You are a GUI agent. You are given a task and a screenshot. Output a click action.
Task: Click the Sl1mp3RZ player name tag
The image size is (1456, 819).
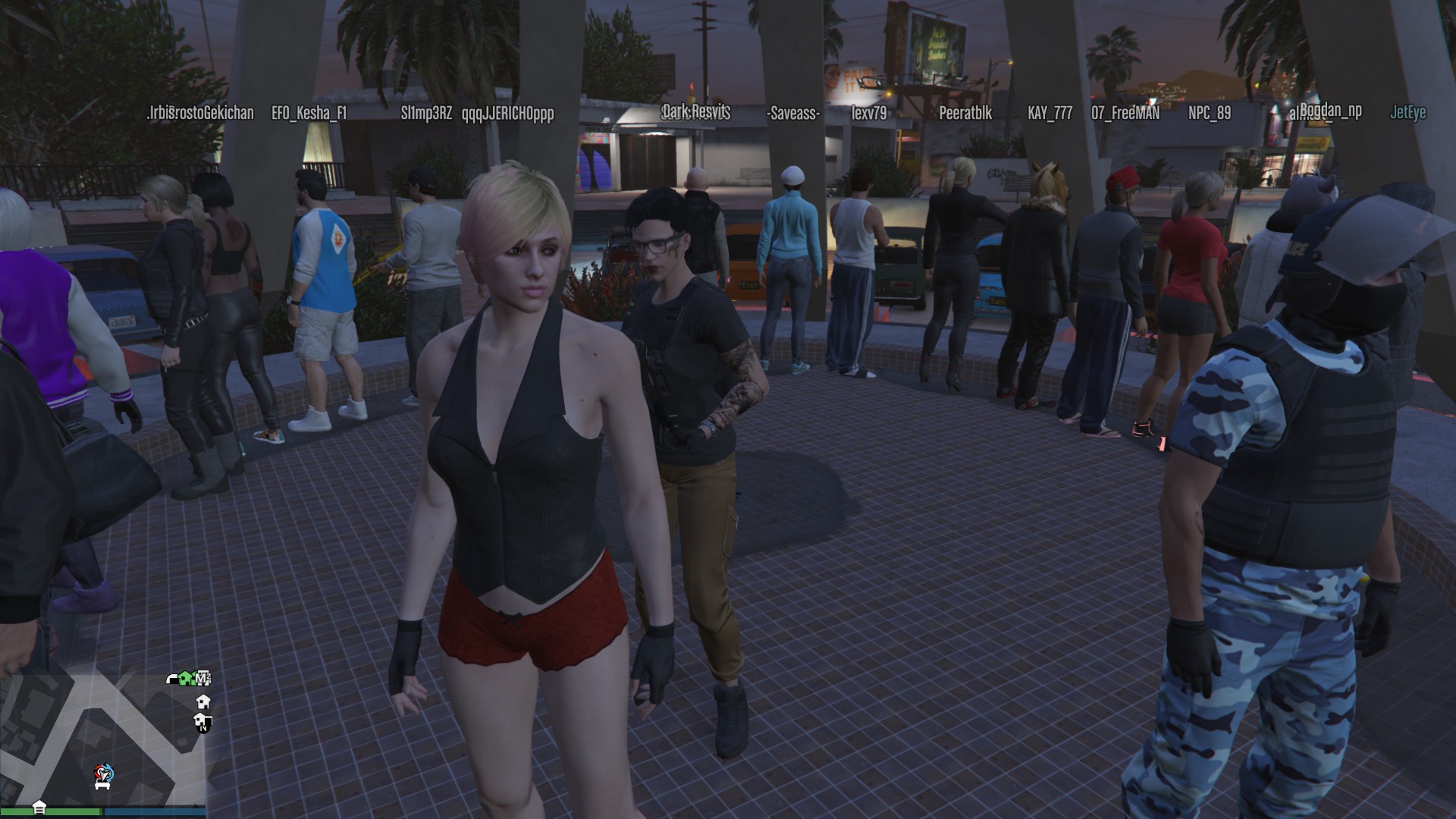(x=426, y=113)
